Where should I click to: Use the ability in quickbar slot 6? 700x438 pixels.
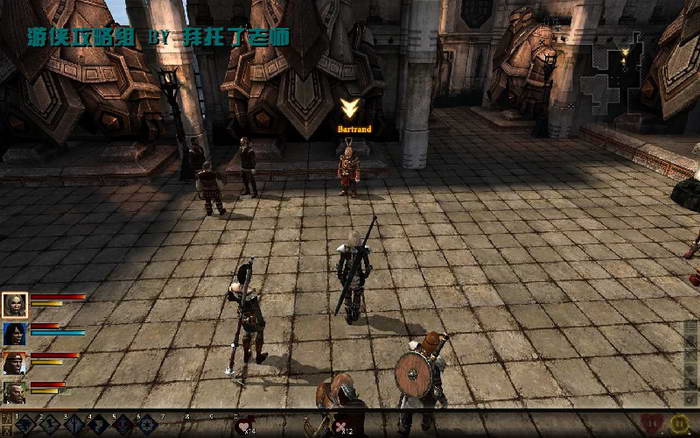tap(147, 424)
